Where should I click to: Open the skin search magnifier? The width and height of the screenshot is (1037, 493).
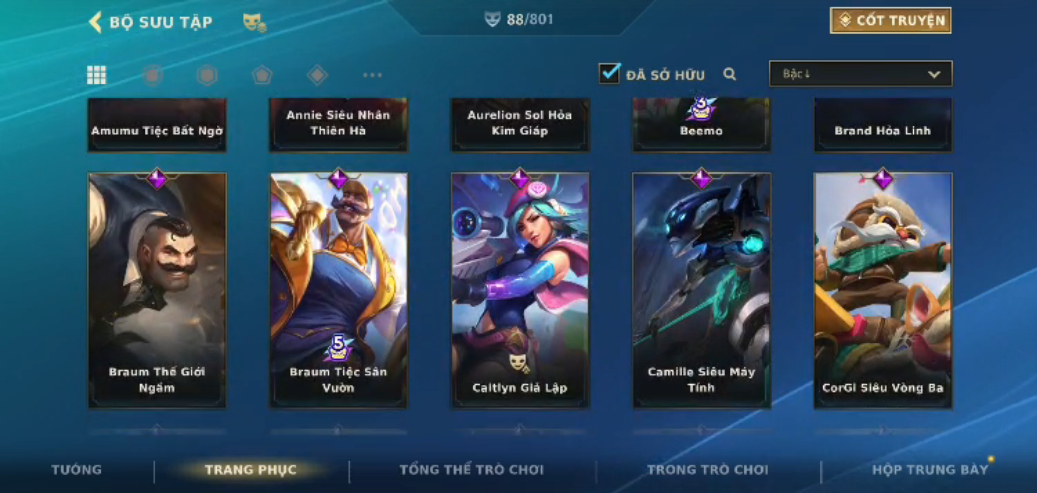coord(730,74)
